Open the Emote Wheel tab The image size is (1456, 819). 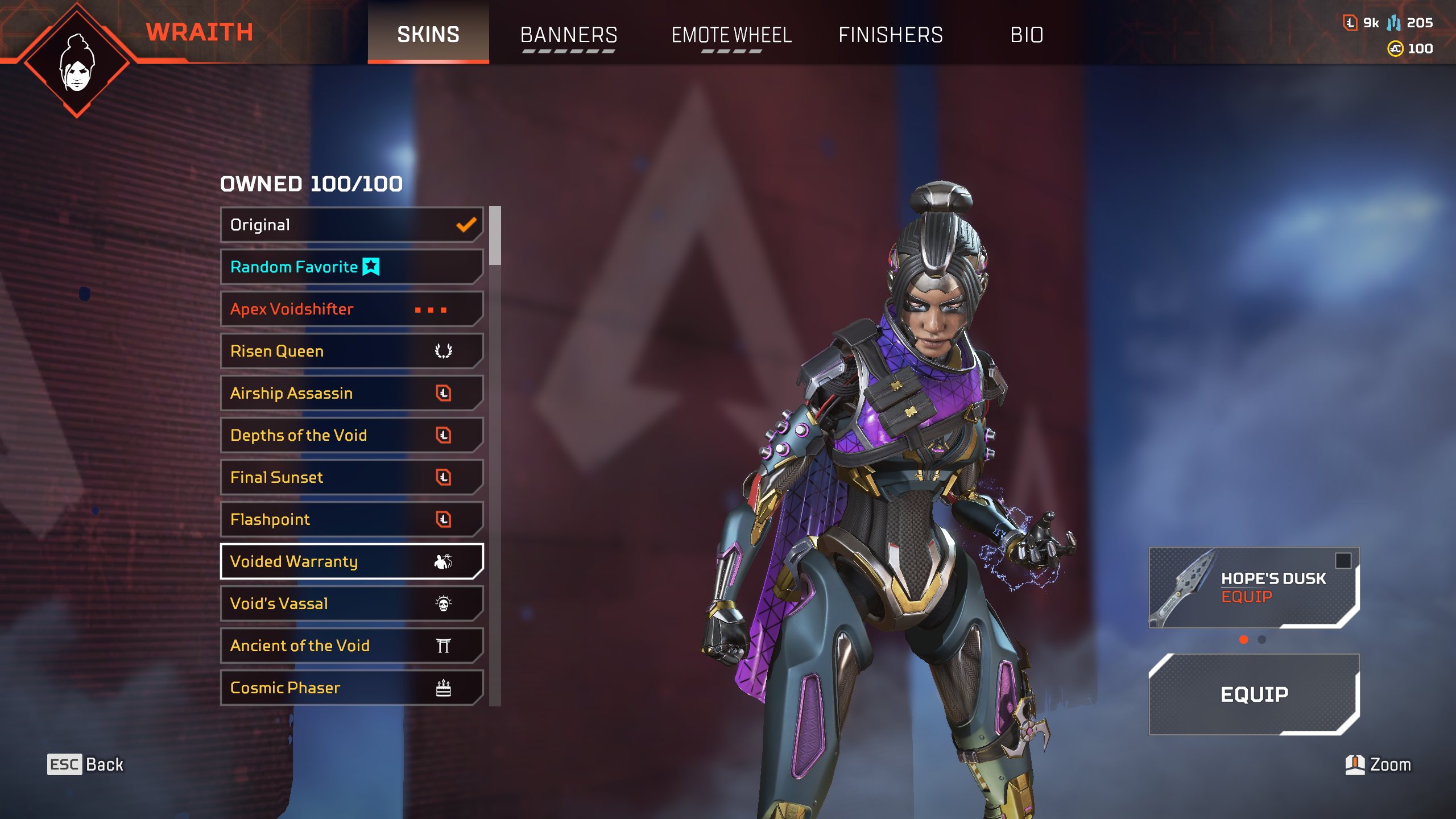tap(731, 35)
